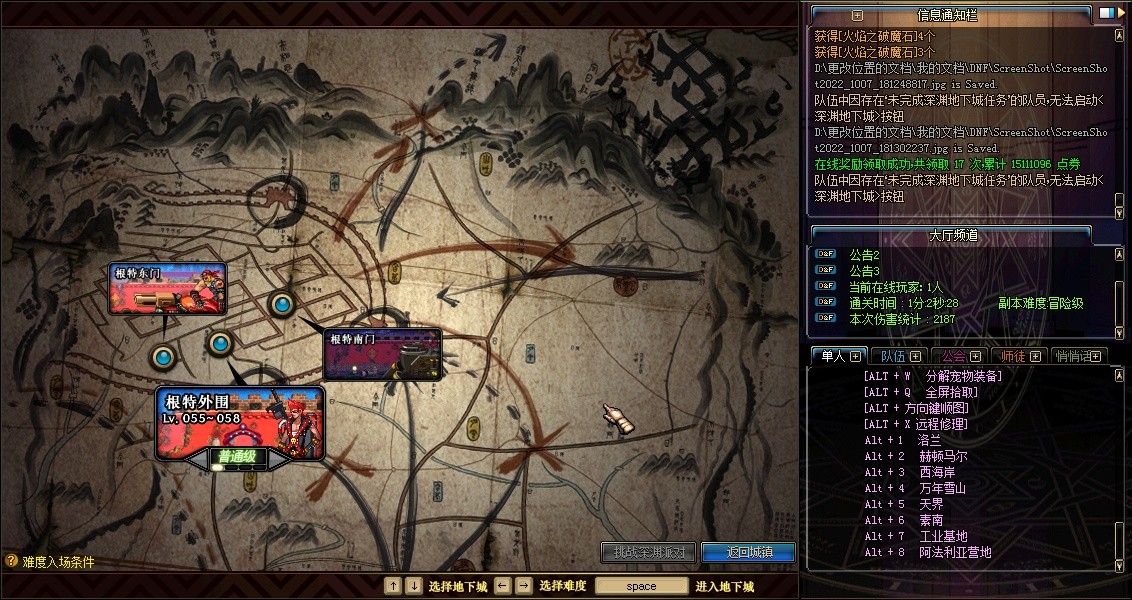Click the blue map node beside 根特南门
The width and height of the screenshot is (1132, 600).
(281, 303)
